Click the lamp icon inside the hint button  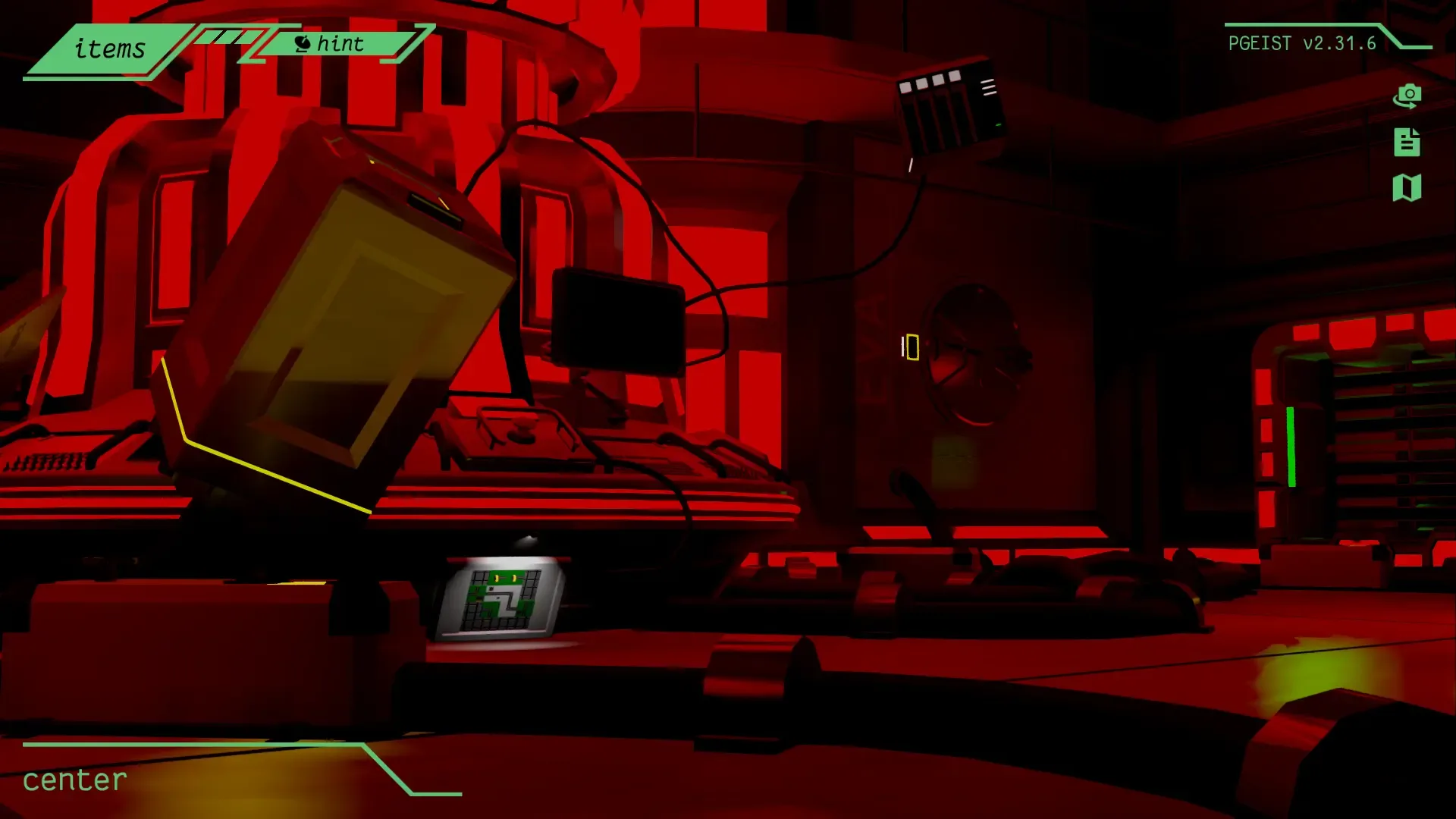point(303,43)
